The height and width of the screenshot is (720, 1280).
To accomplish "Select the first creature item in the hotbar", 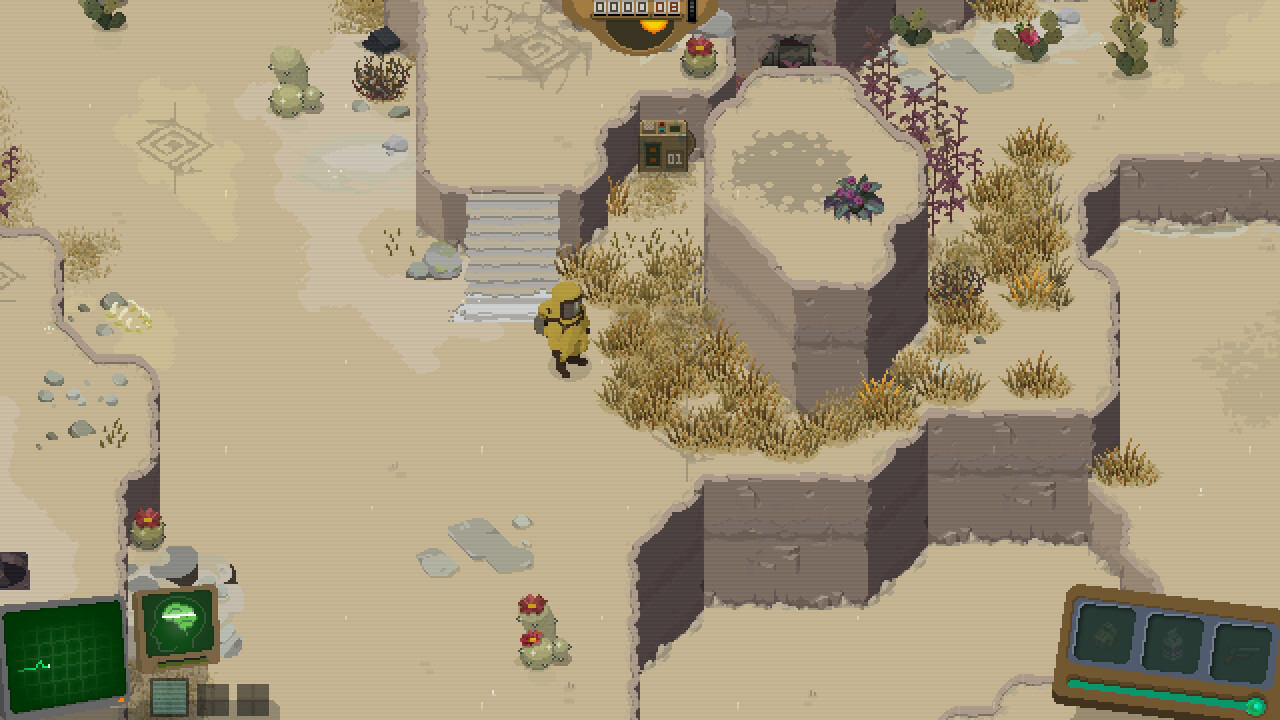I will point(1105,636).
